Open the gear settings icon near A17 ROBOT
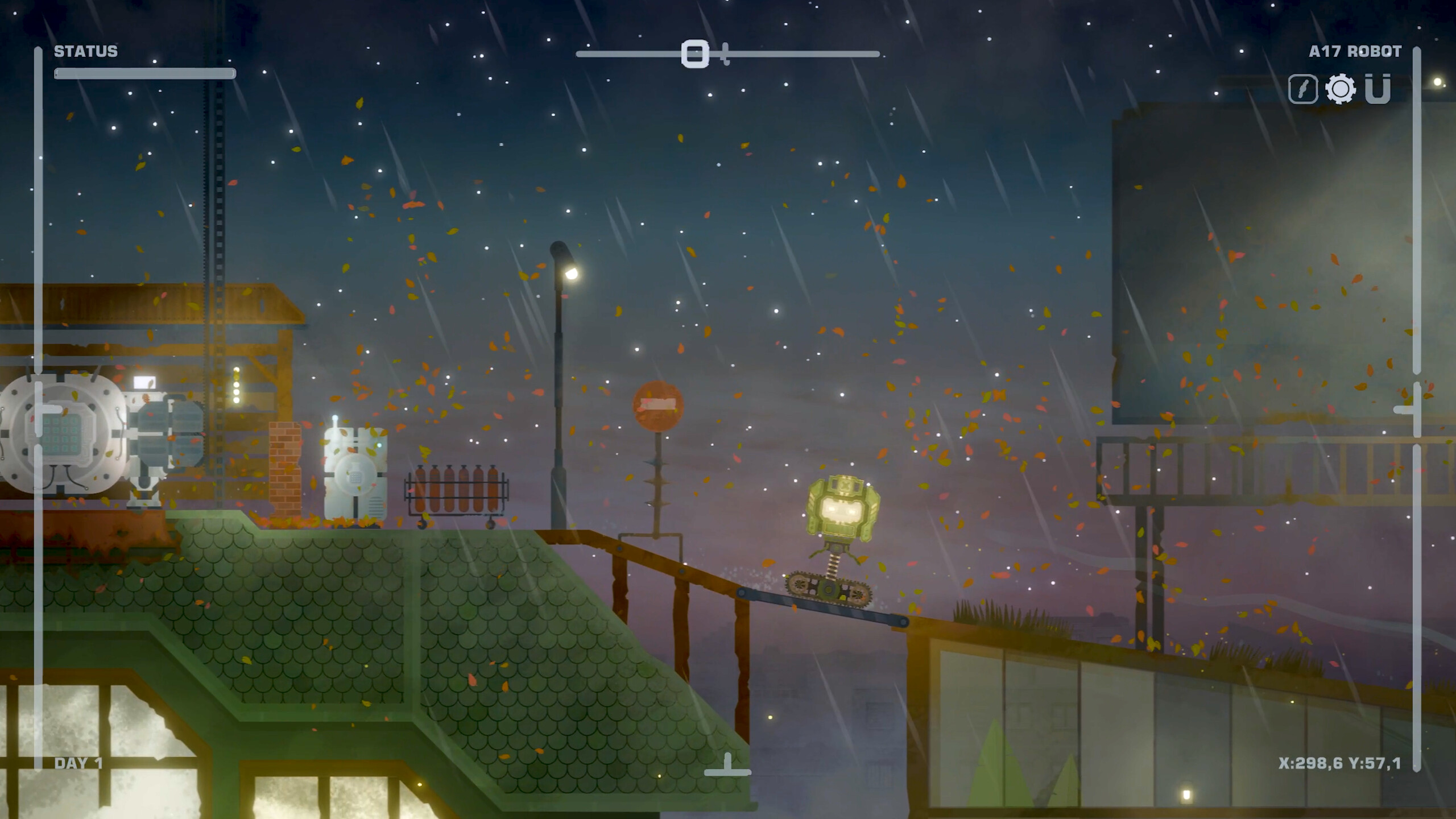The image size is (1456, 819). (1341, 88)
